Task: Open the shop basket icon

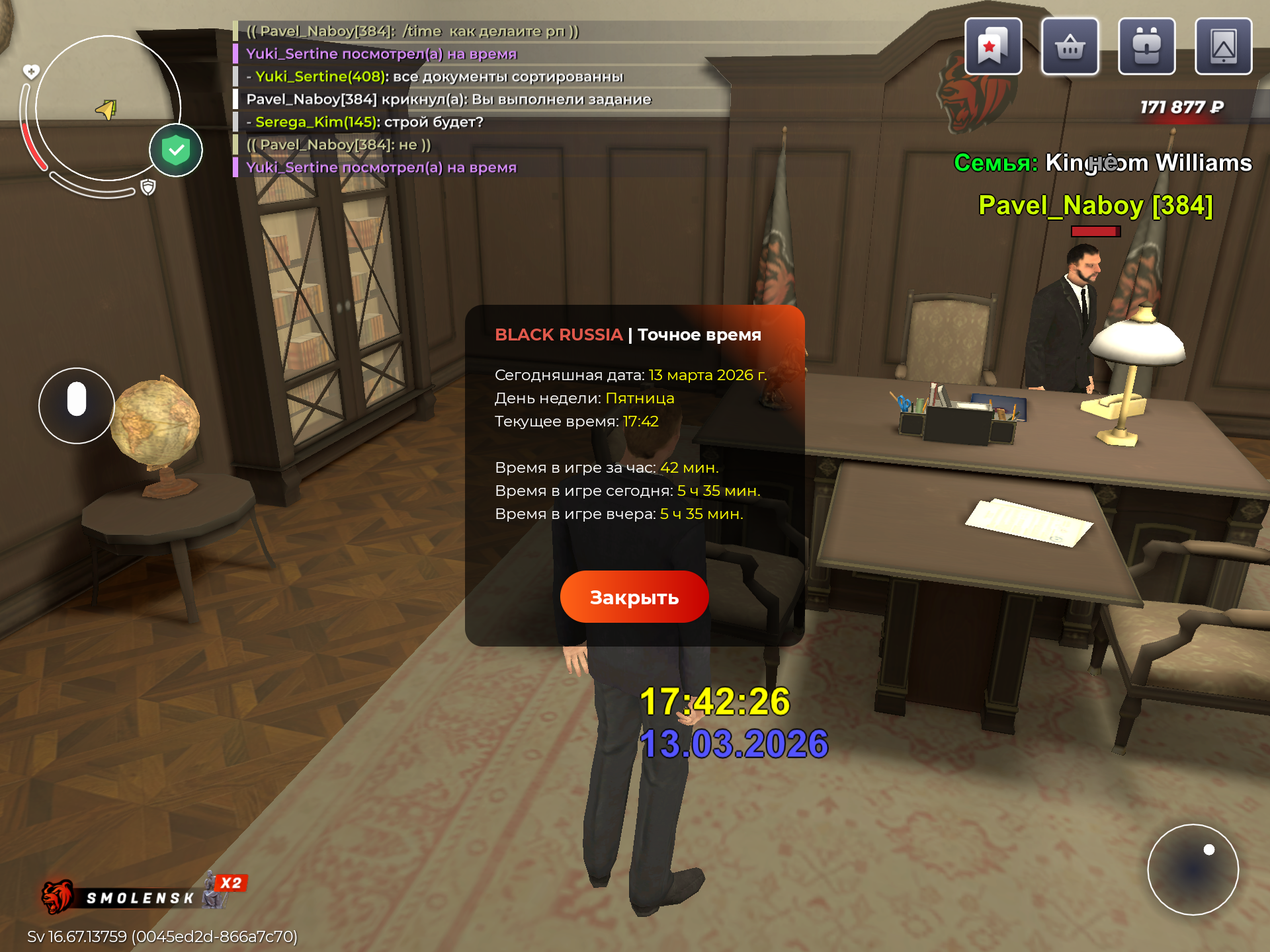Action: 1070,46
